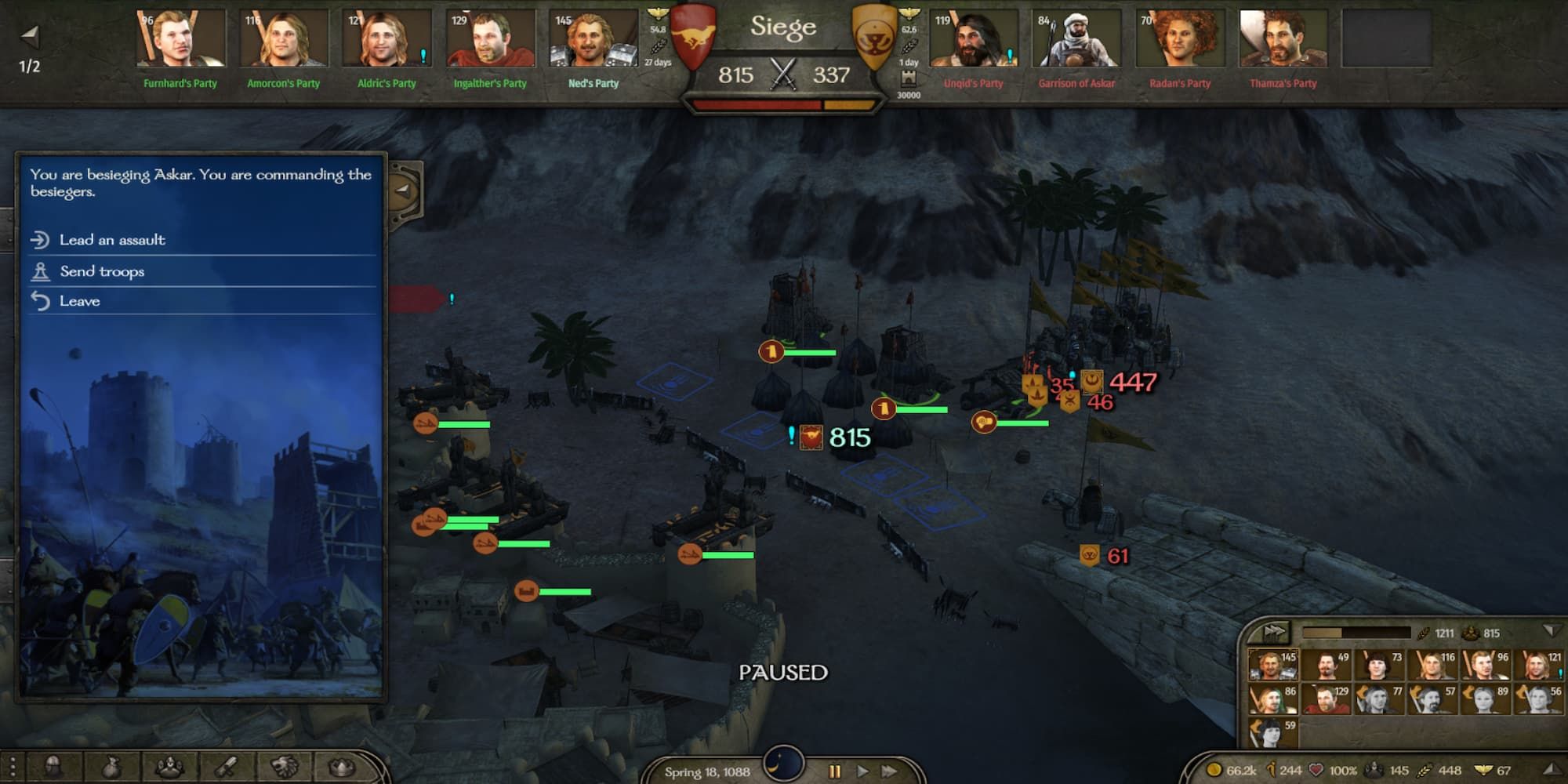1568x784 pixels.
Task: Select the army member with 129 troops
Action: click(1327, 699)
